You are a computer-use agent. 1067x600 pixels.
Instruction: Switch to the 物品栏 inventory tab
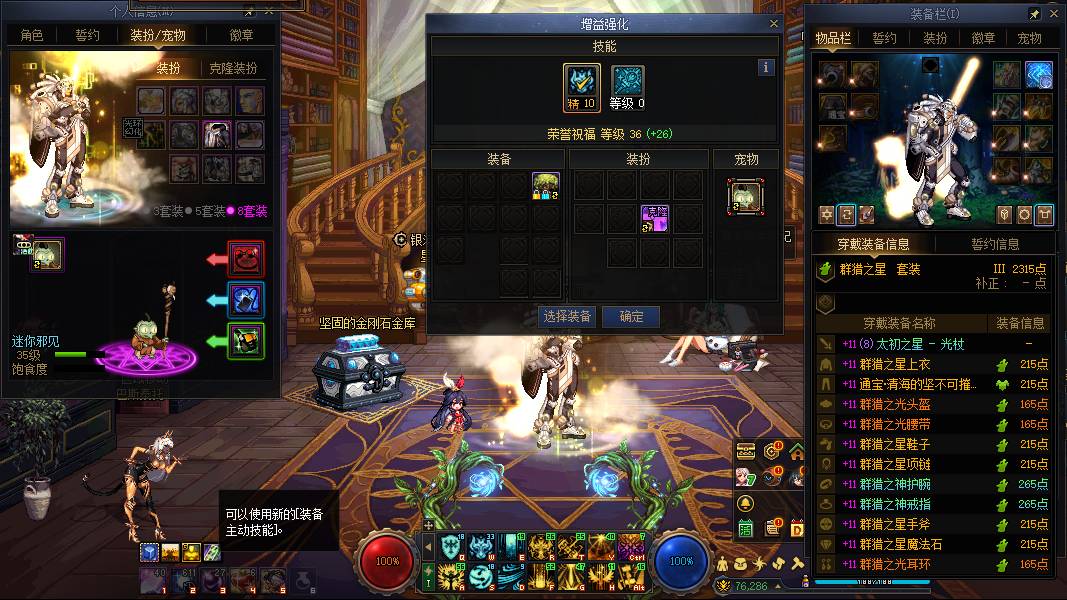coord(833,38)
